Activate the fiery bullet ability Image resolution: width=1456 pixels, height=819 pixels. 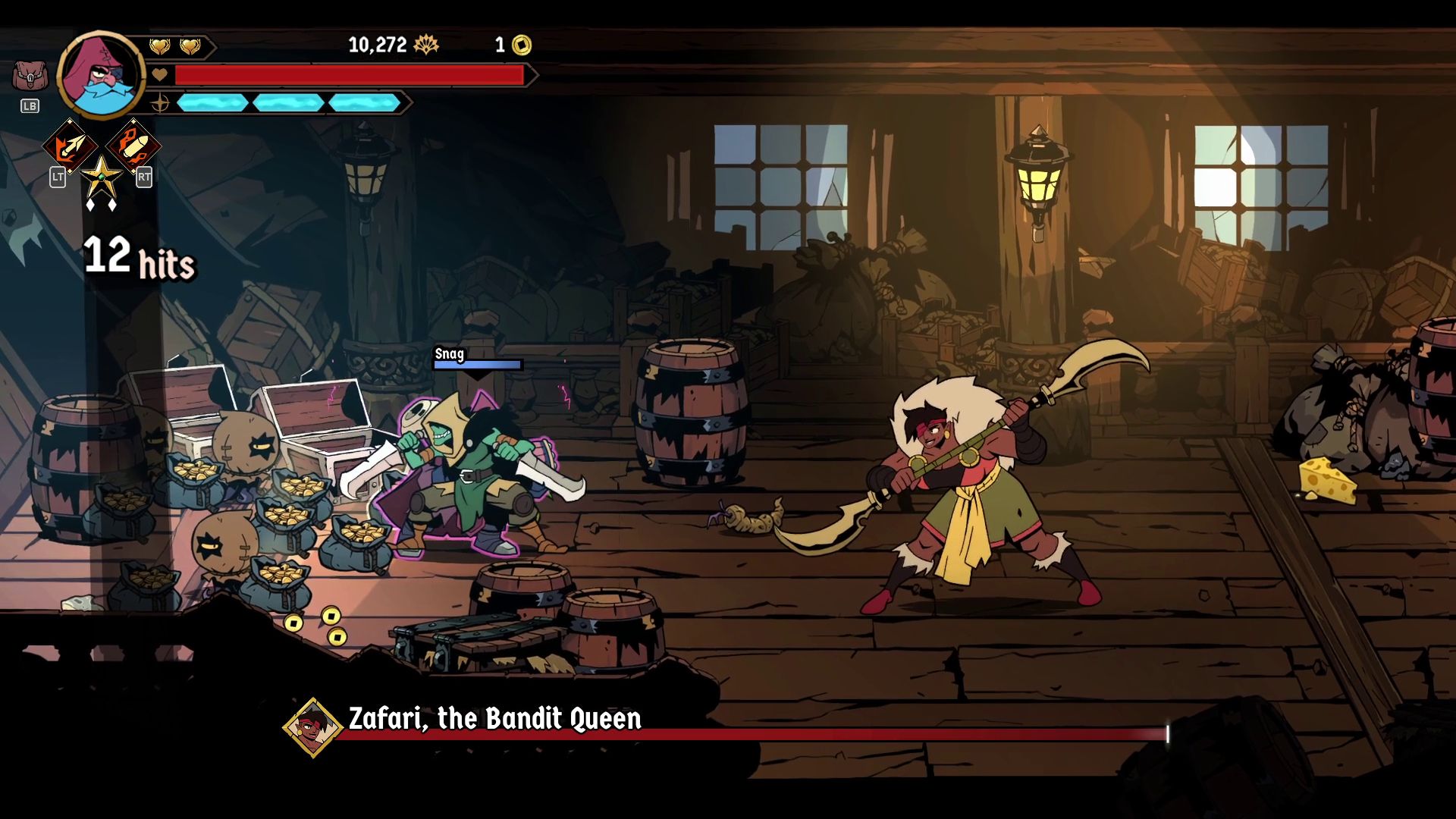click(x=133, y=146)
